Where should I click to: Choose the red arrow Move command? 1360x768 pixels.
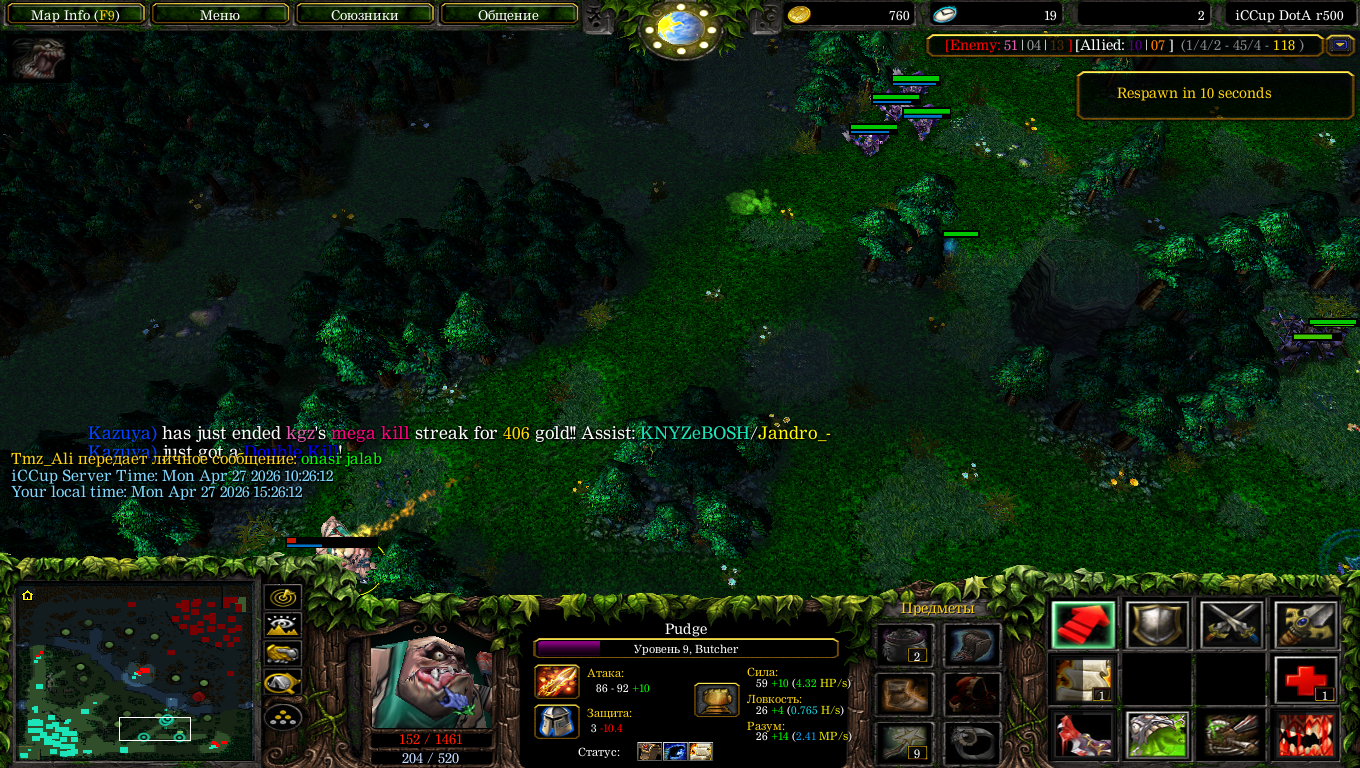(x=1083, y=626)
